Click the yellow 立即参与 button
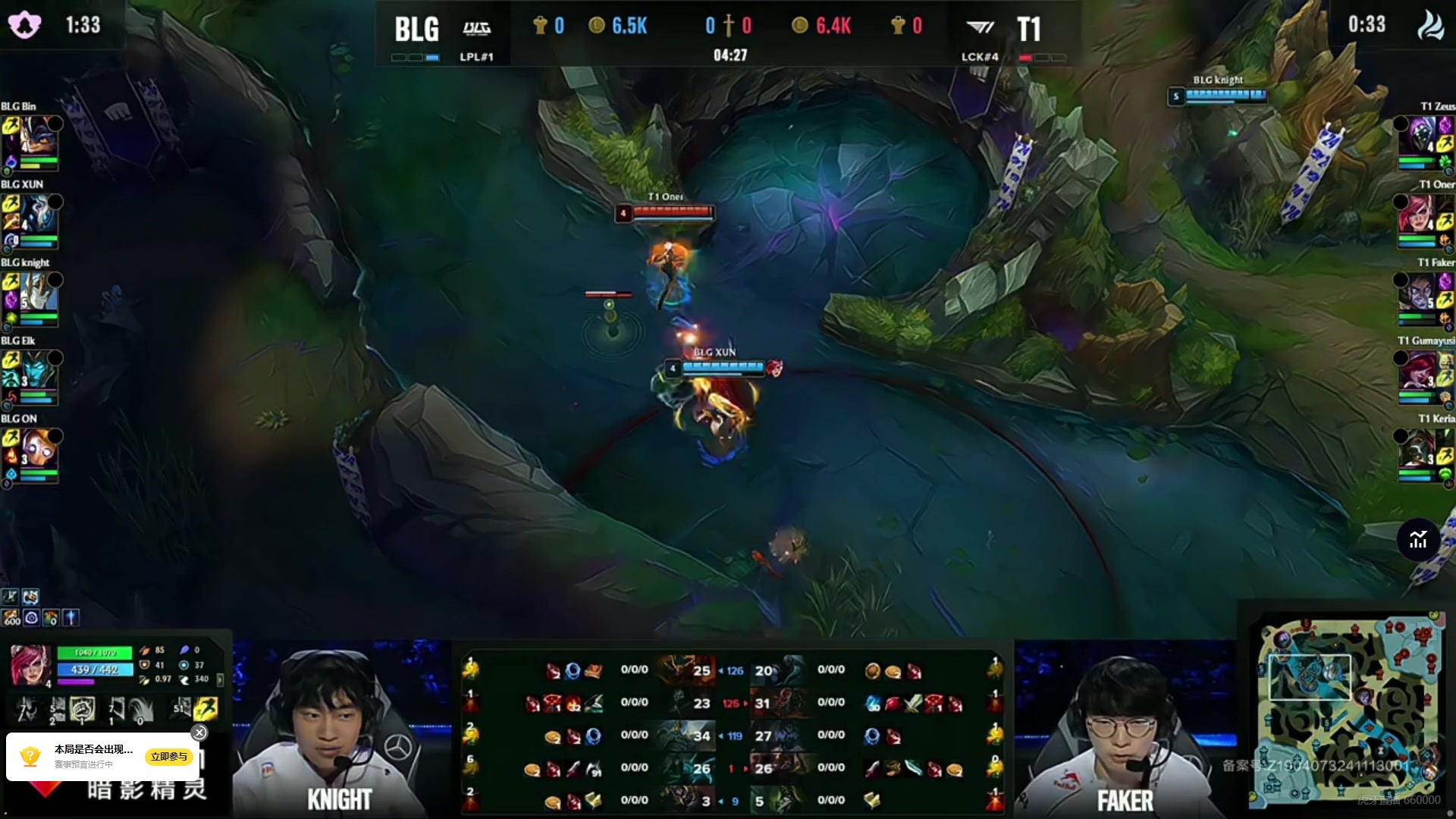Screen dimensions: 1456x819 point(168,756)
